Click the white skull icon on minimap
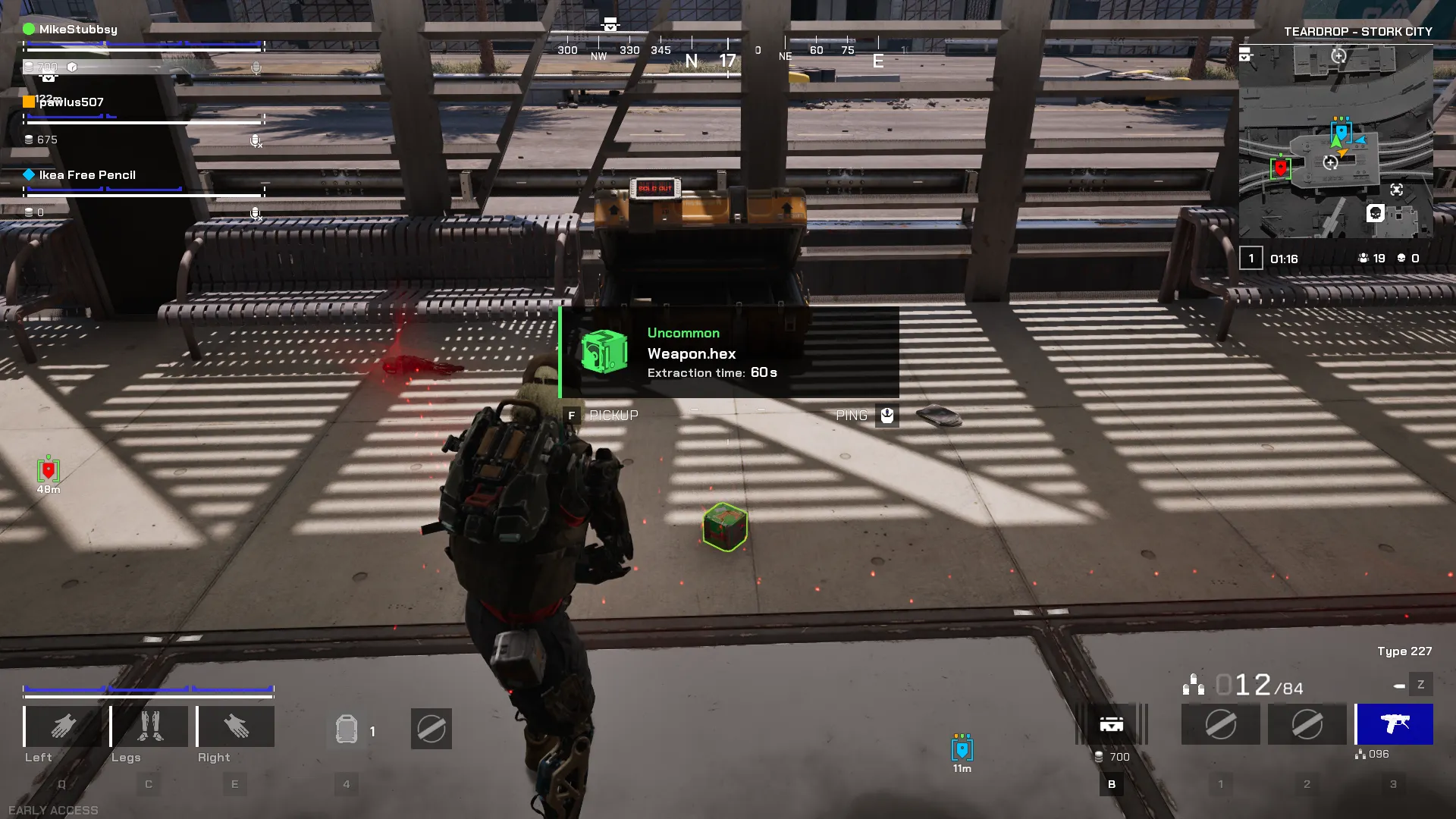Viewport: 1456px width, 819px height. pyautogui.click(x=1376, y=213)
